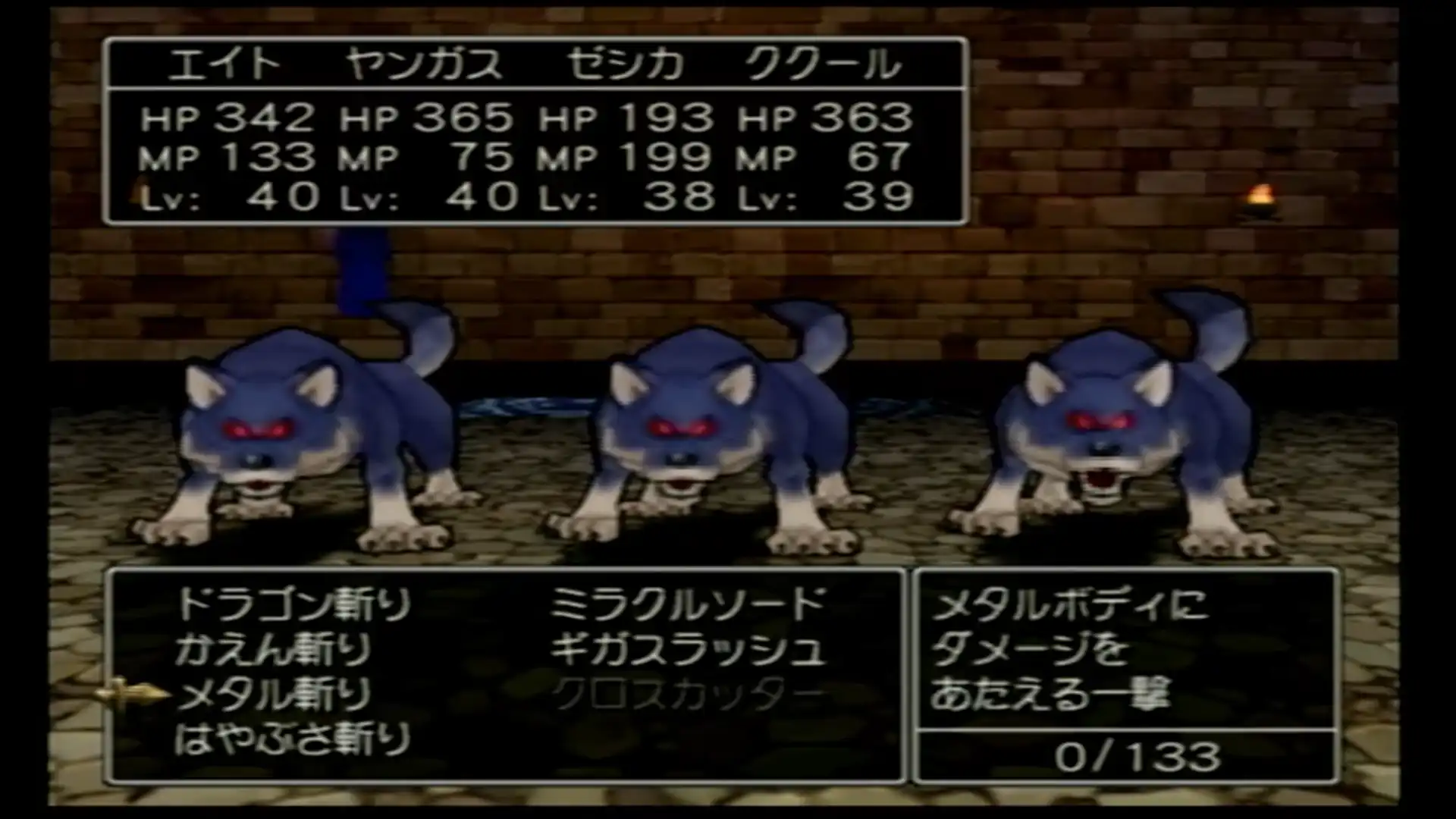Viewport: 1456px width, 819px height.
Task: Choose the ギガスラッシュ skill
Action: click(x=687, y=650)
